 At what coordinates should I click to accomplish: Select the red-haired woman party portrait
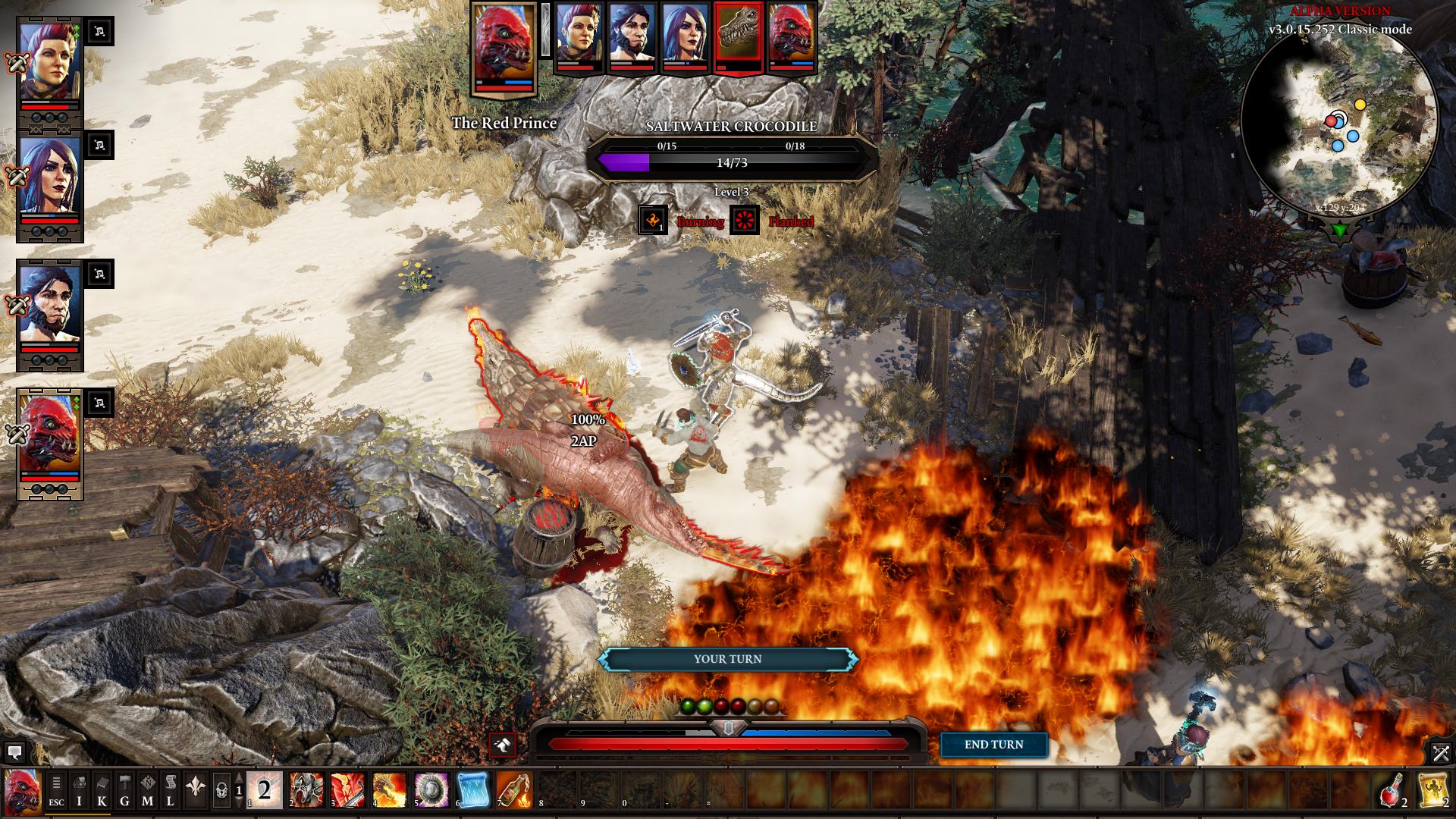[50, 61]
